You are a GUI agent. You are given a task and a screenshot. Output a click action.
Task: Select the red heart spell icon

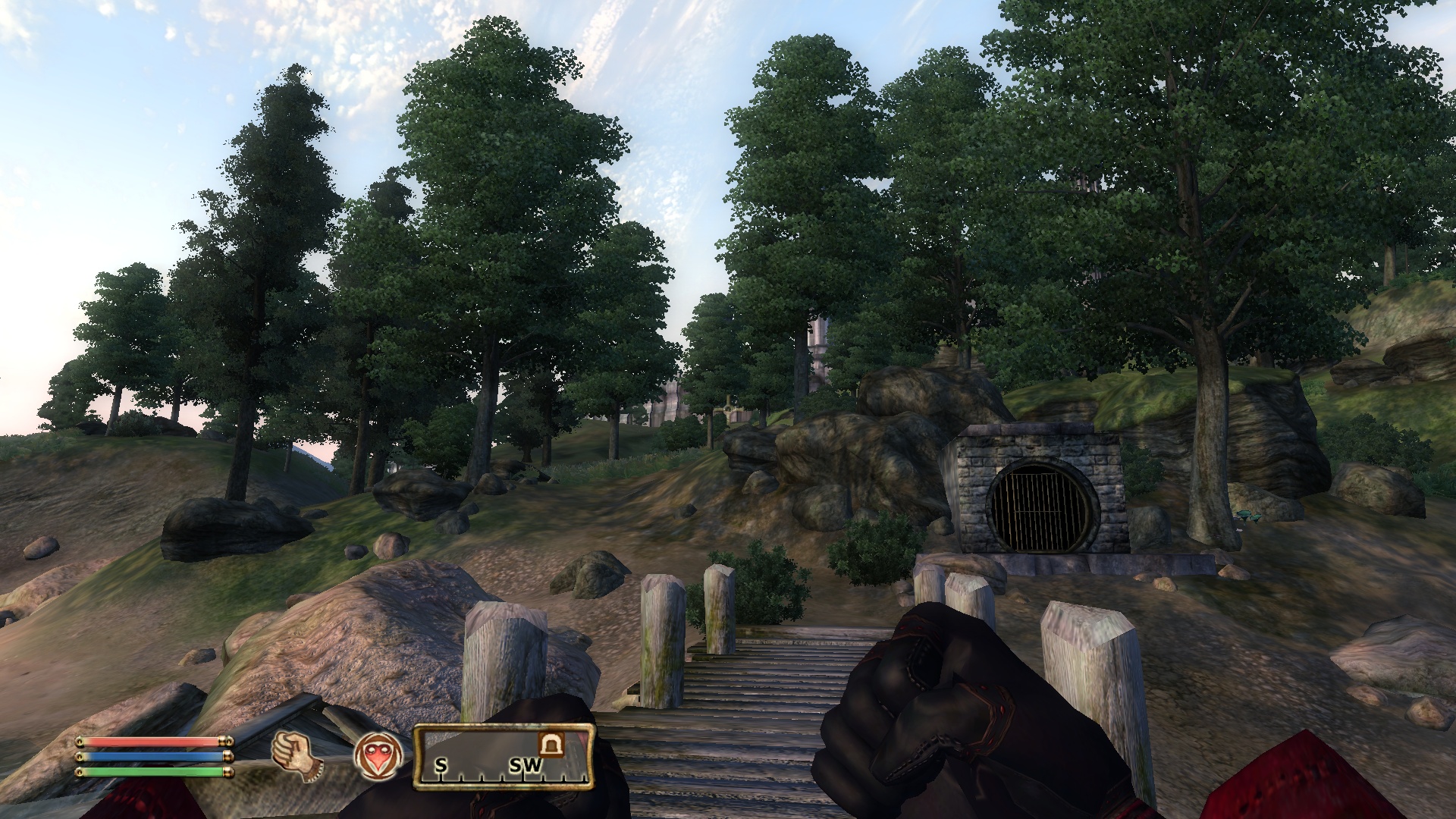point(378,756)
